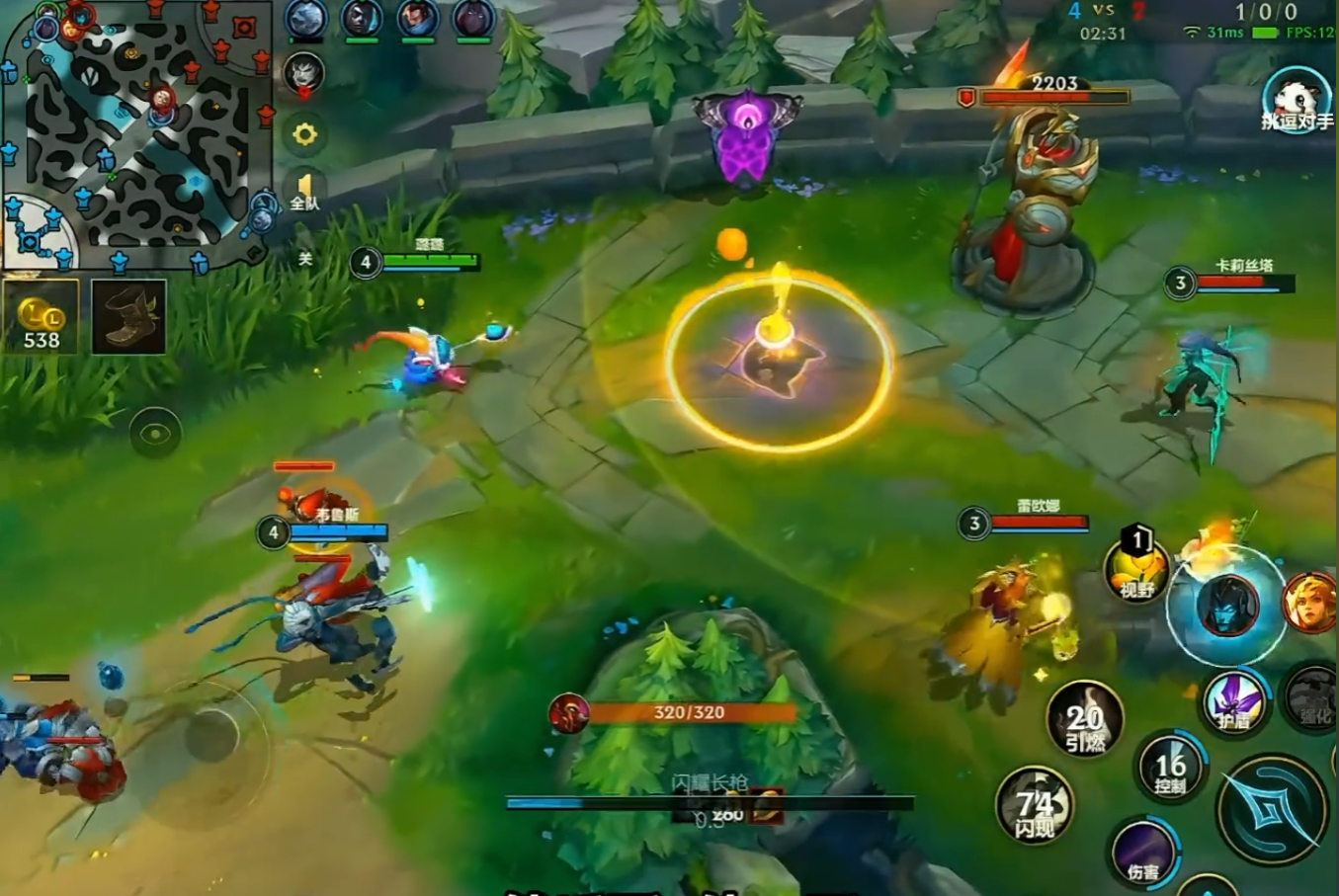This screenshot has height=896, width=1339.
Task: Activate the 控制 control ability
Action: (x=1170, y=768)
